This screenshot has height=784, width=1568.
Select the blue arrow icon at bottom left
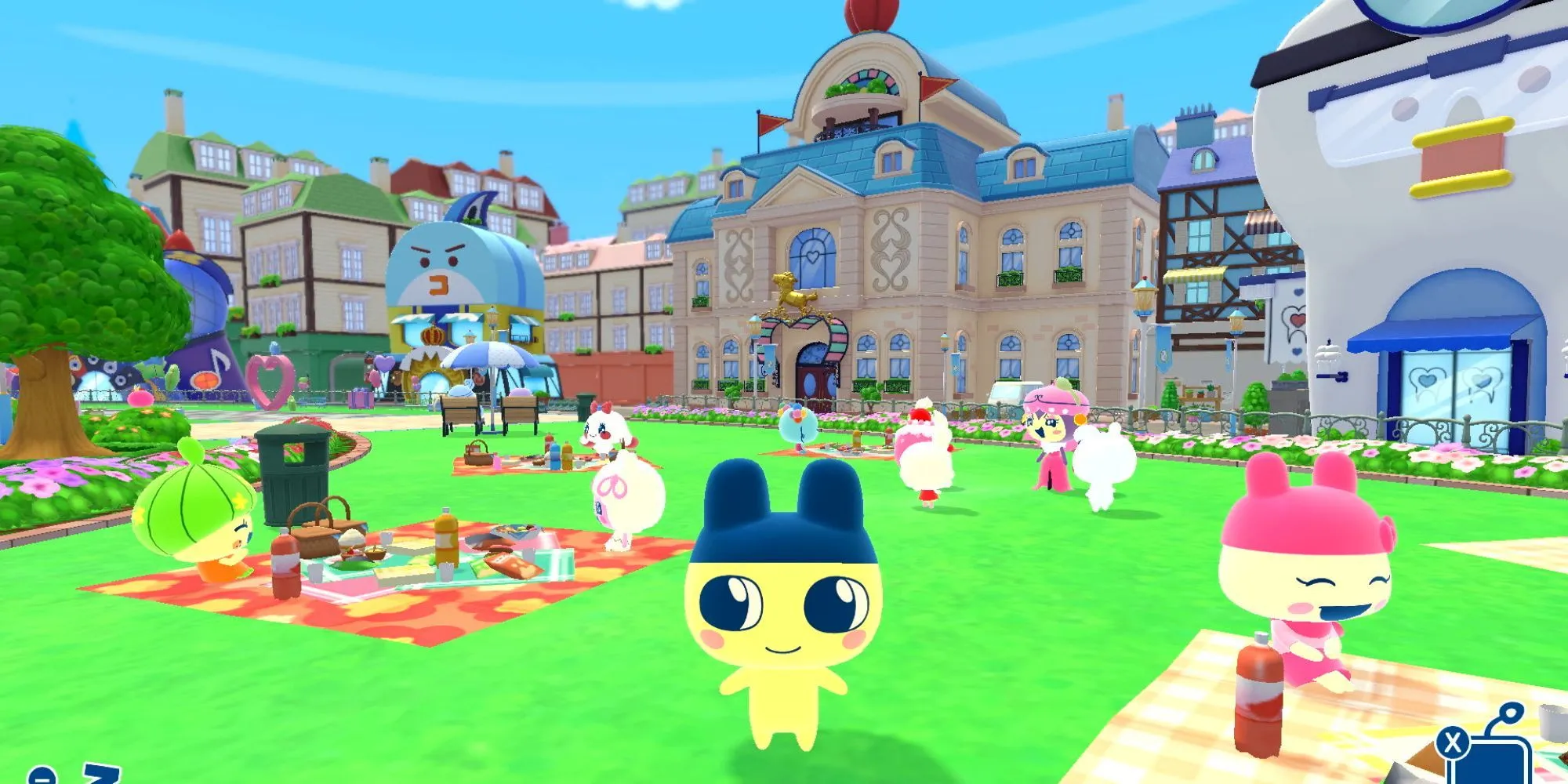coord(102,772)
